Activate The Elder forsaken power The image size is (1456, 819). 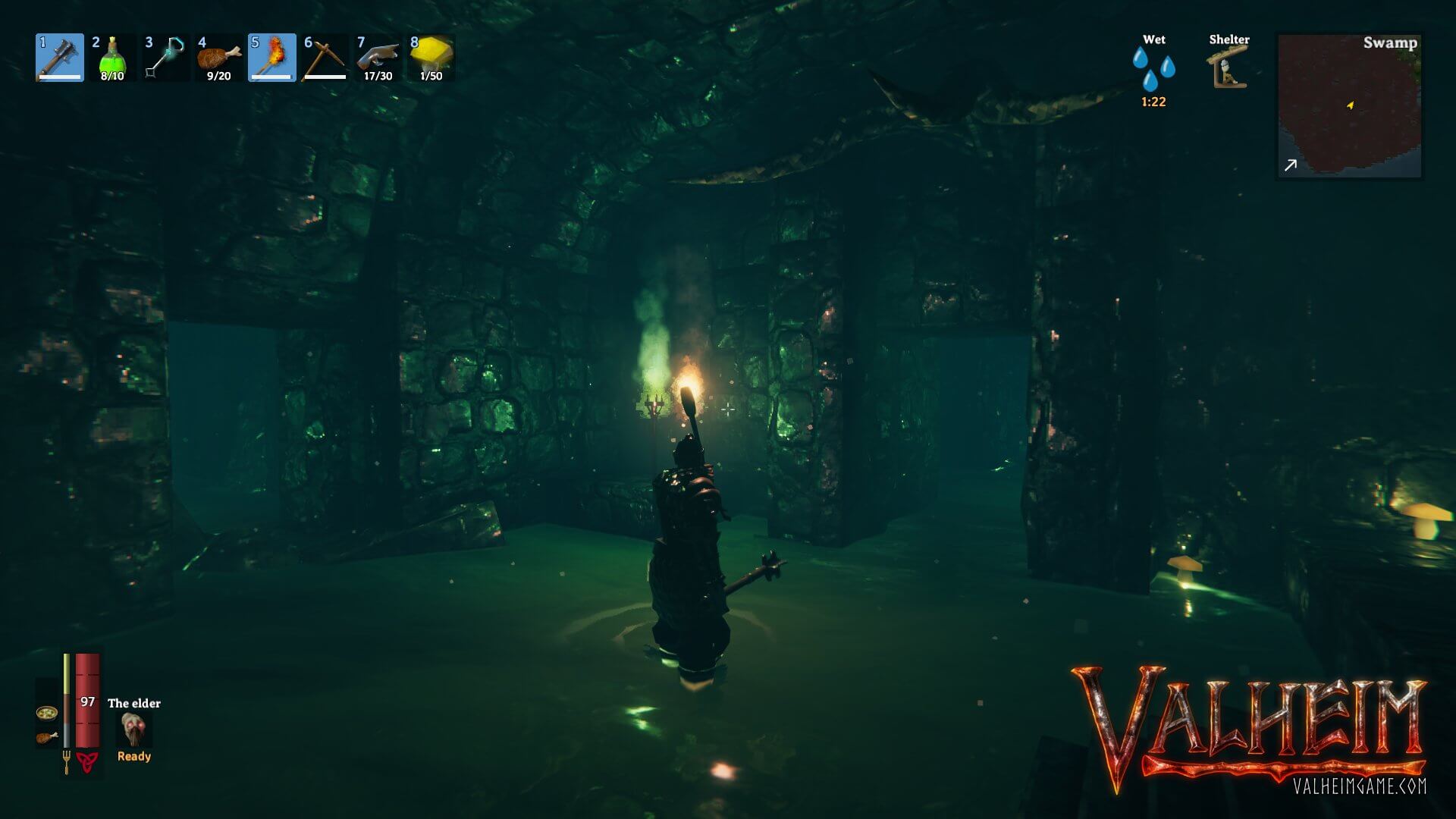[x=134, y=730]
